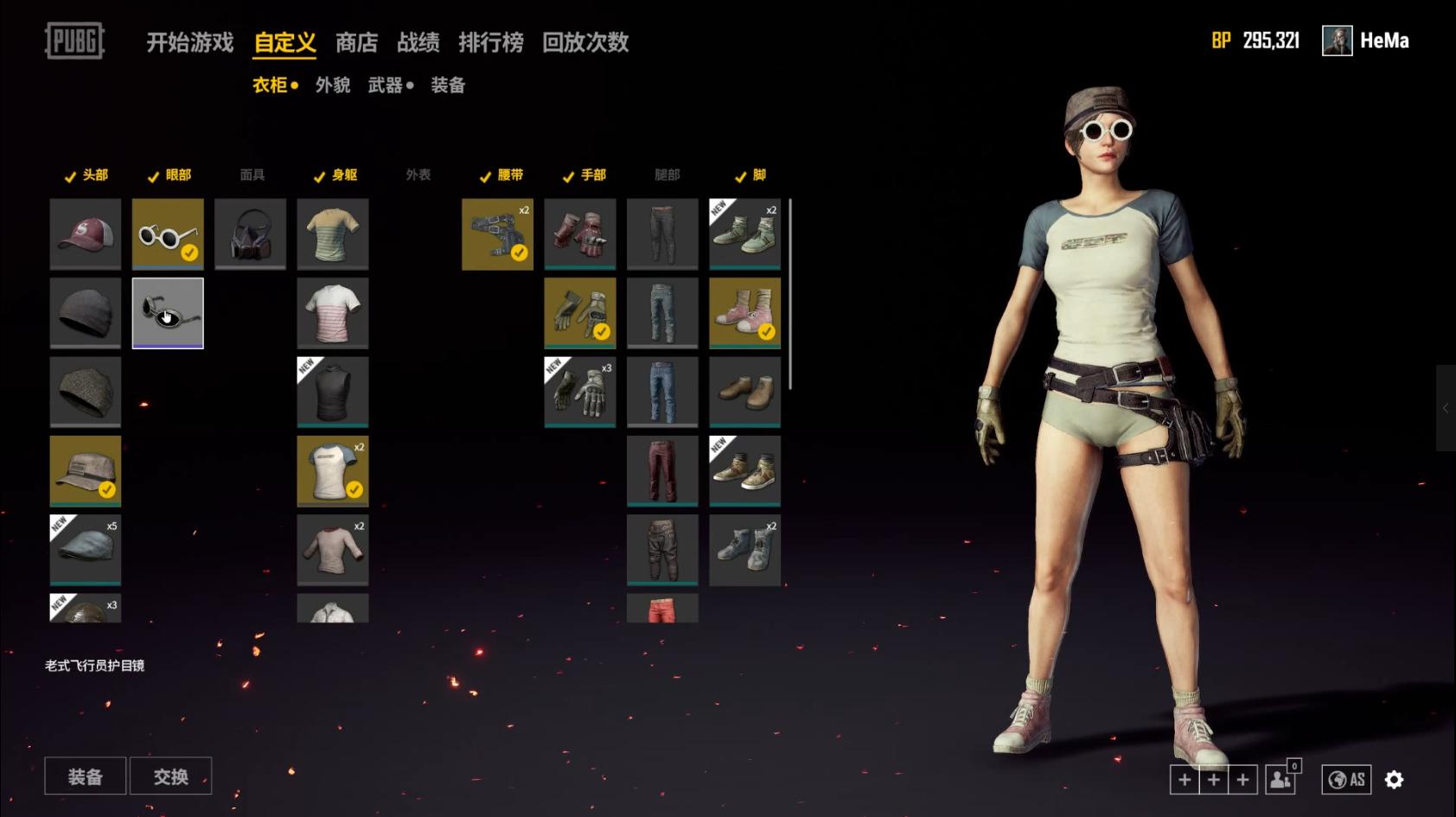Image resolution: width=1456 pixels, height=817 pixels.
Task: Switch to the 武器 weapons sub-tab
Action: click(386, 85)
